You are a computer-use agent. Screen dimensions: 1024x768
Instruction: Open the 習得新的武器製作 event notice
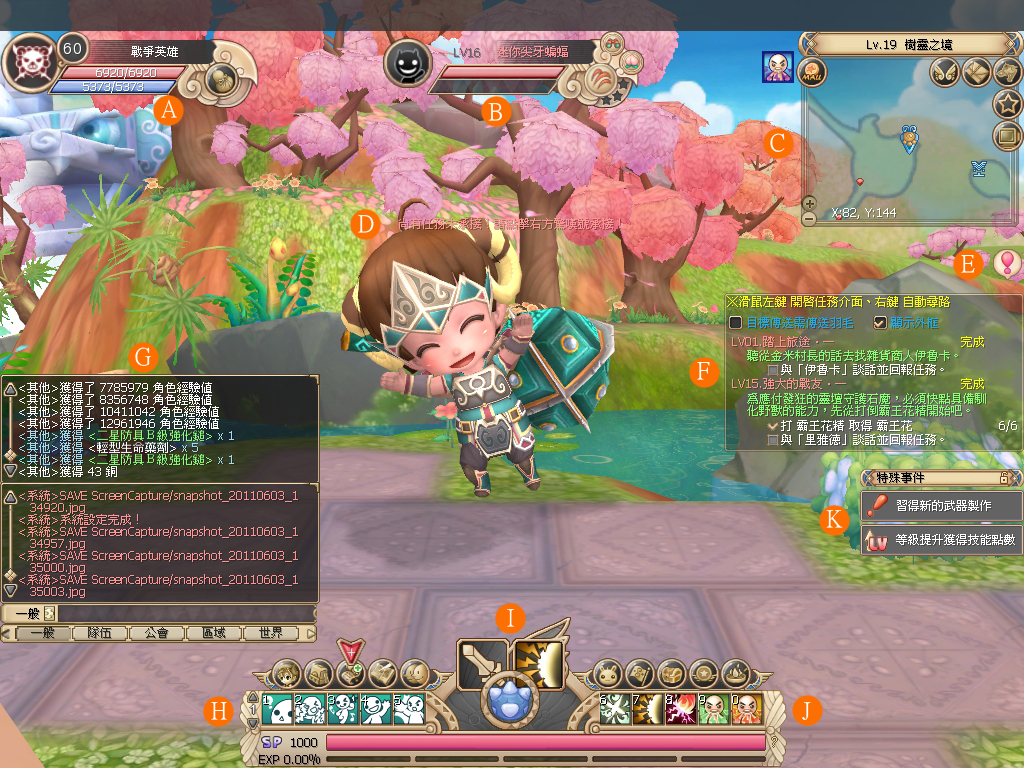(941, 506)
